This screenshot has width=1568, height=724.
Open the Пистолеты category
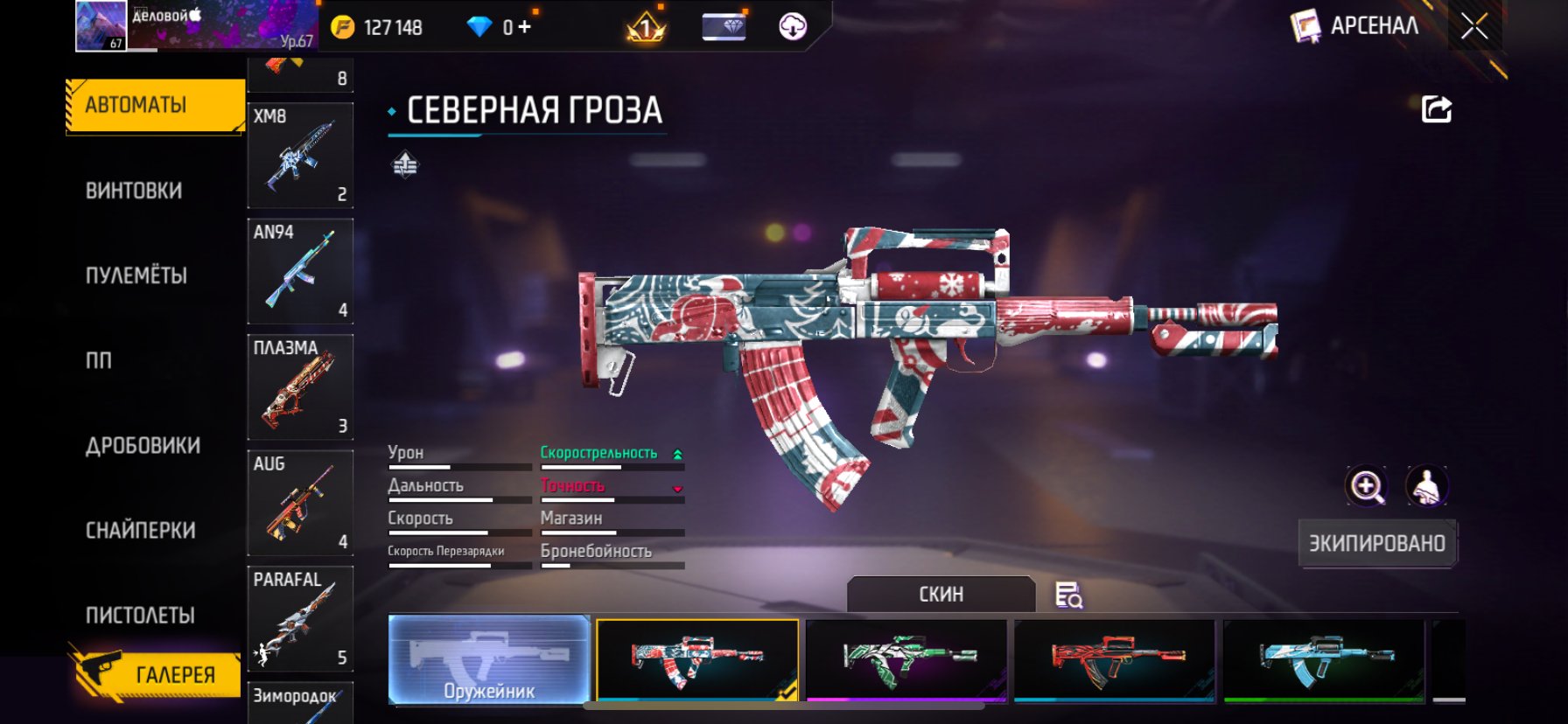(140, 616)
